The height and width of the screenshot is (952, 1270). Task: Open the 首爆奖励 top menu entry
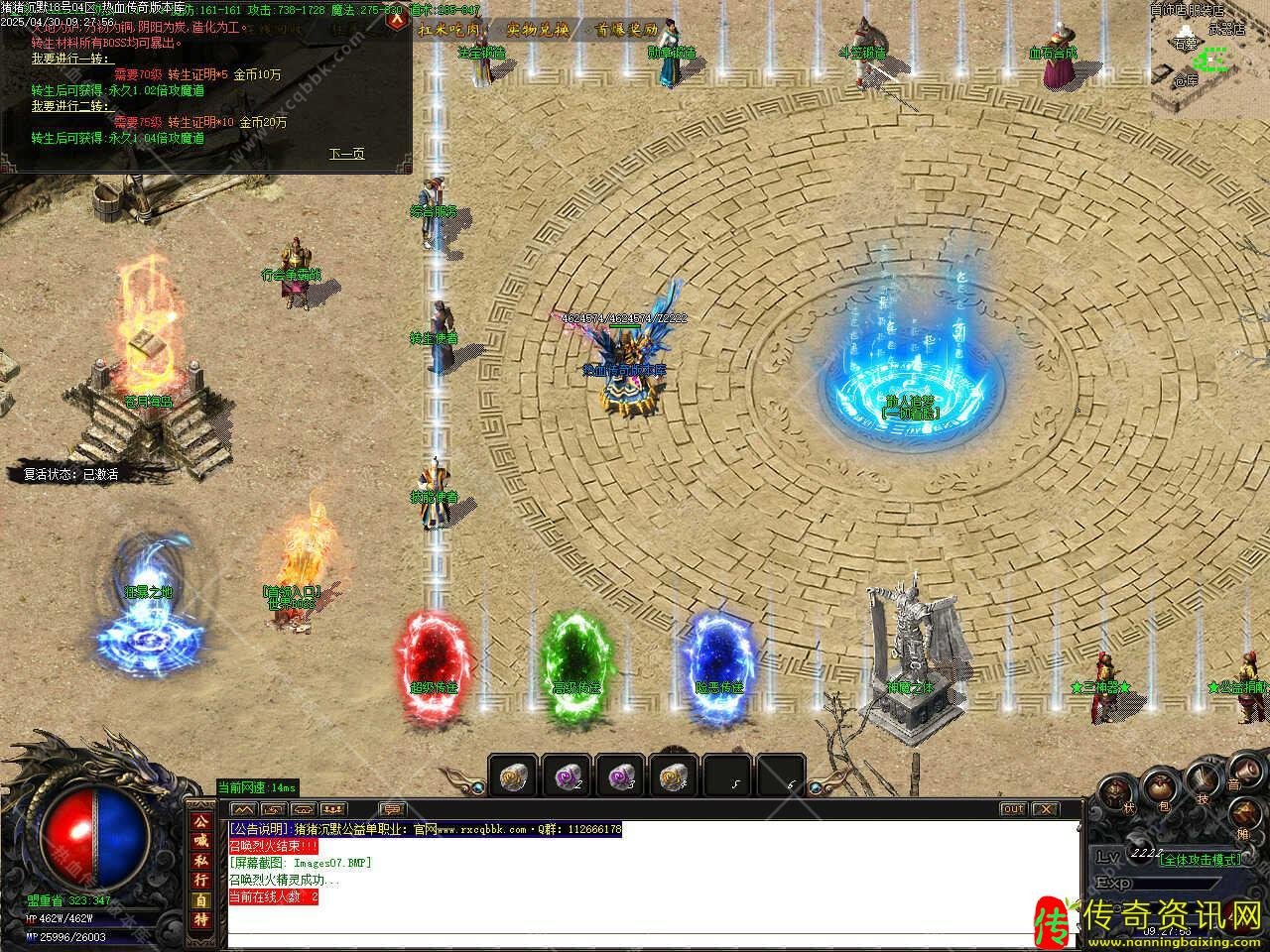pyautogui.click(x=624, y=30)
